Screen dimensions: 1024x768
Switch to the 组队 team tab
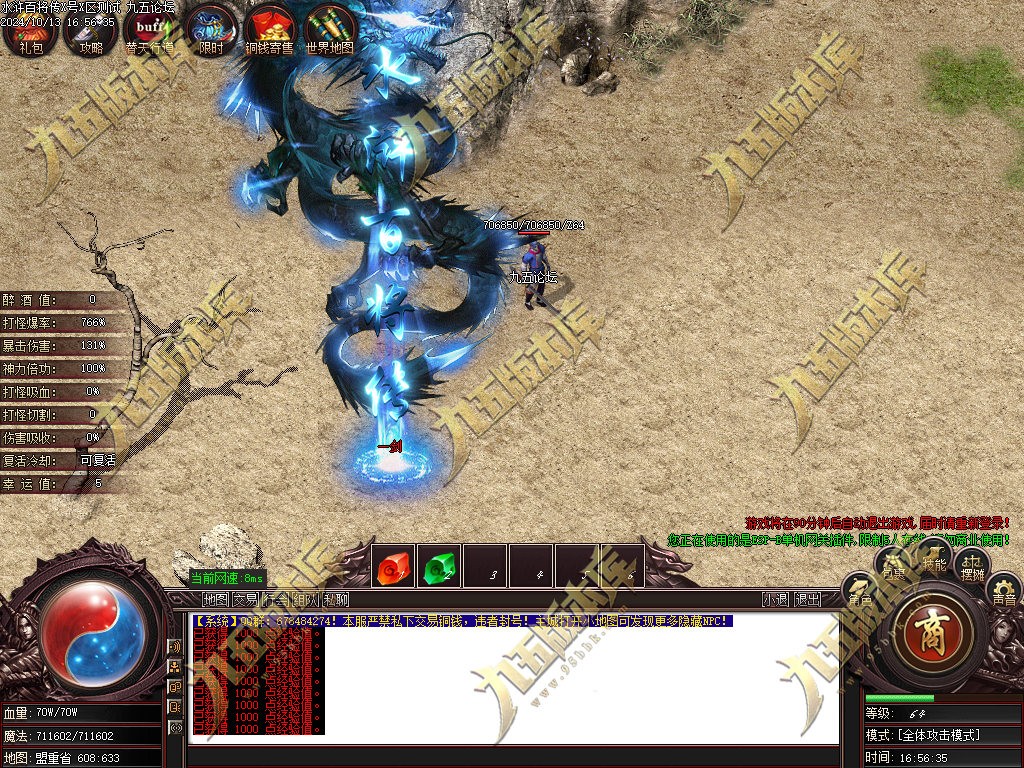click(305, 599)
